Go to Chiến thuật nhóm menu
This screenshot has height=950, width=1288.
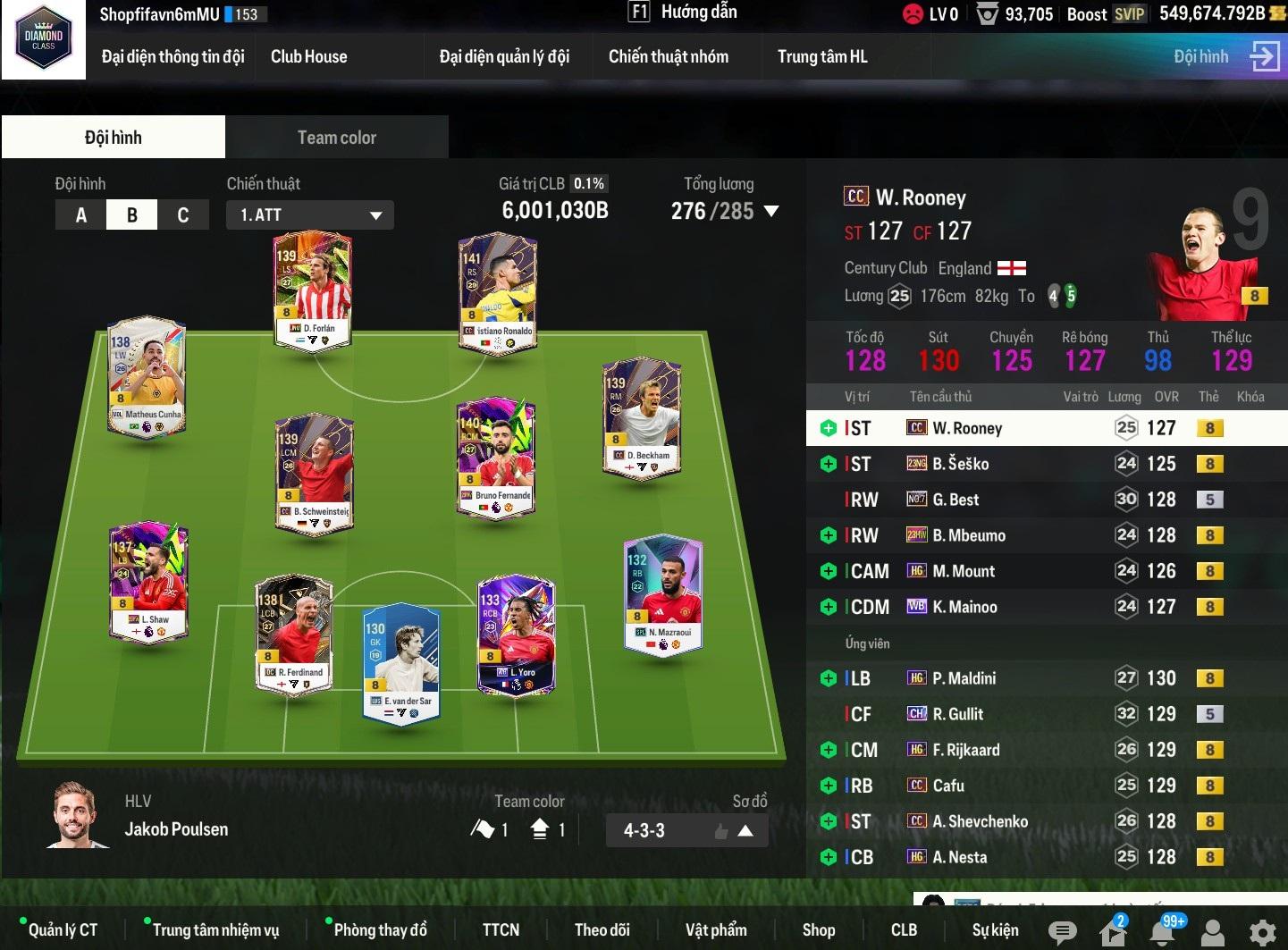click(668, 57)
